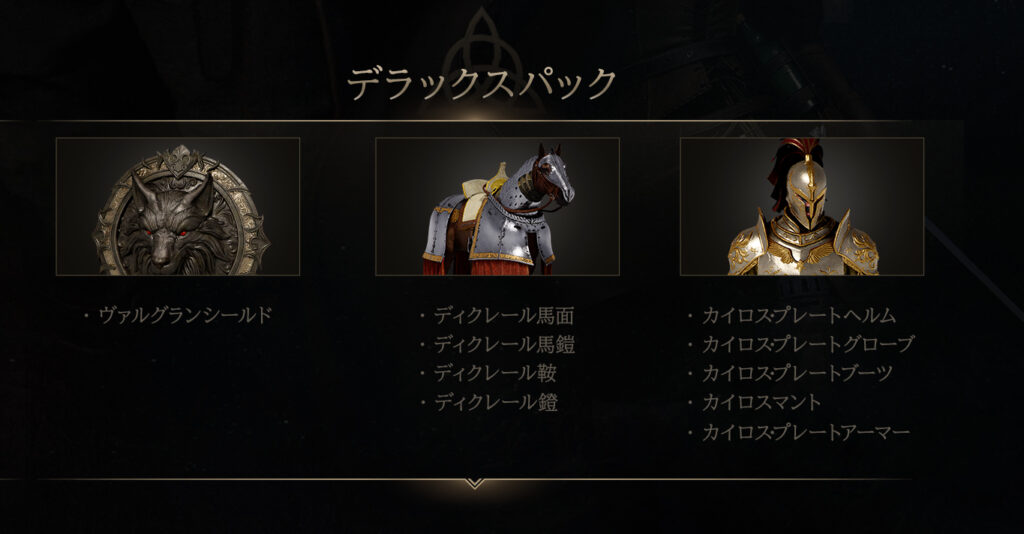View the golden plate armor thumbnail
Screen dimensions: 1024x534
801,207
